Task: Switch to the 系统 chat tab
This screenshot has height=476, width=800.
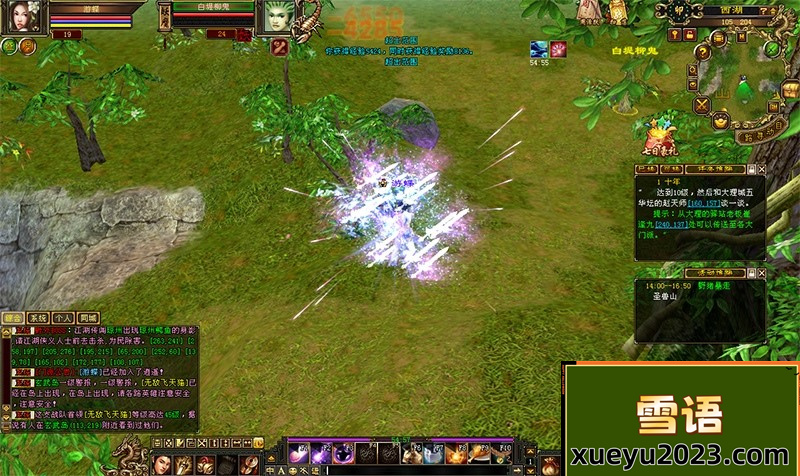Action: pos(39,317)
